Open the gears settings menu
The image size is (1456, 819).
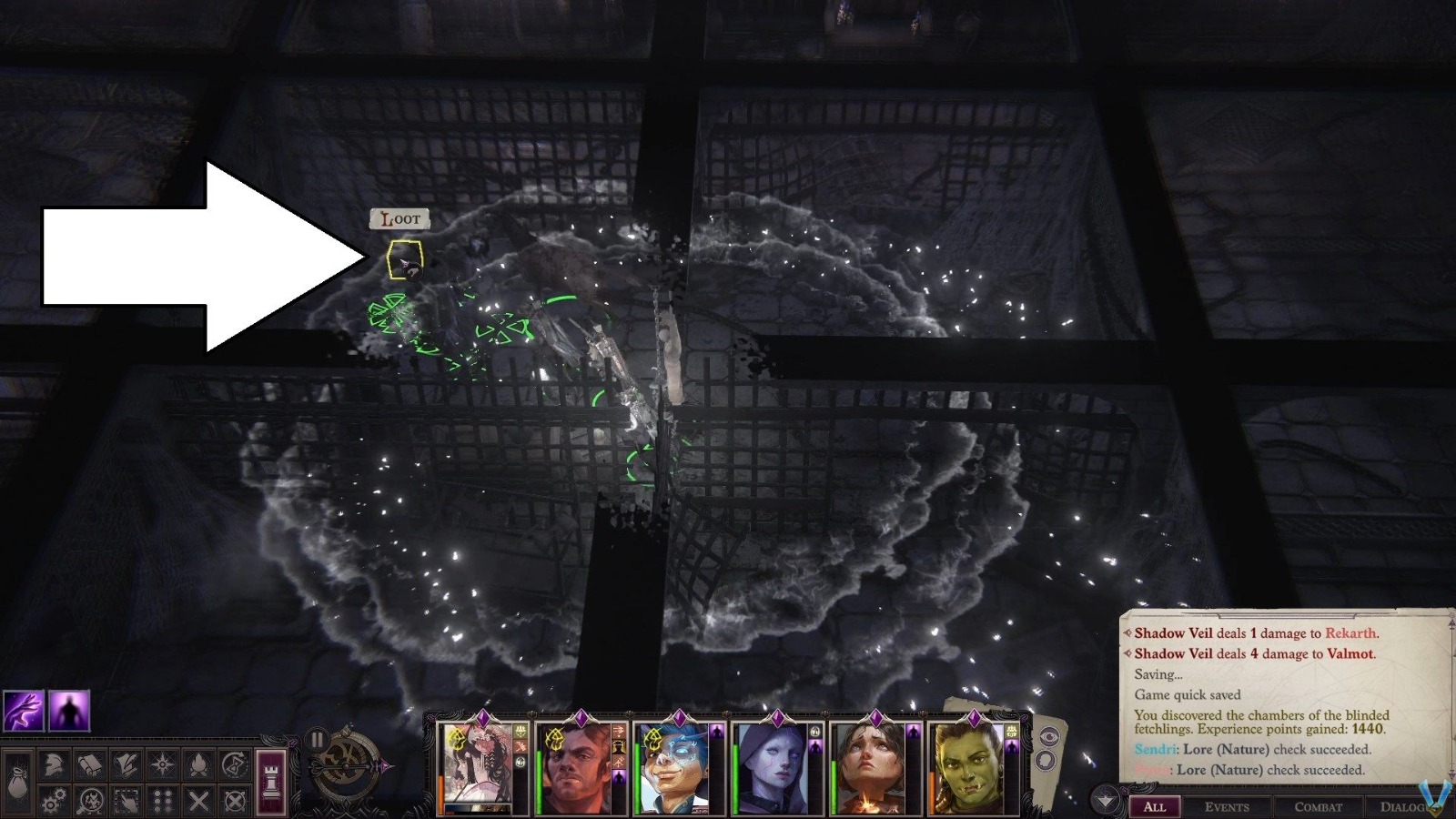coord(55,801)
